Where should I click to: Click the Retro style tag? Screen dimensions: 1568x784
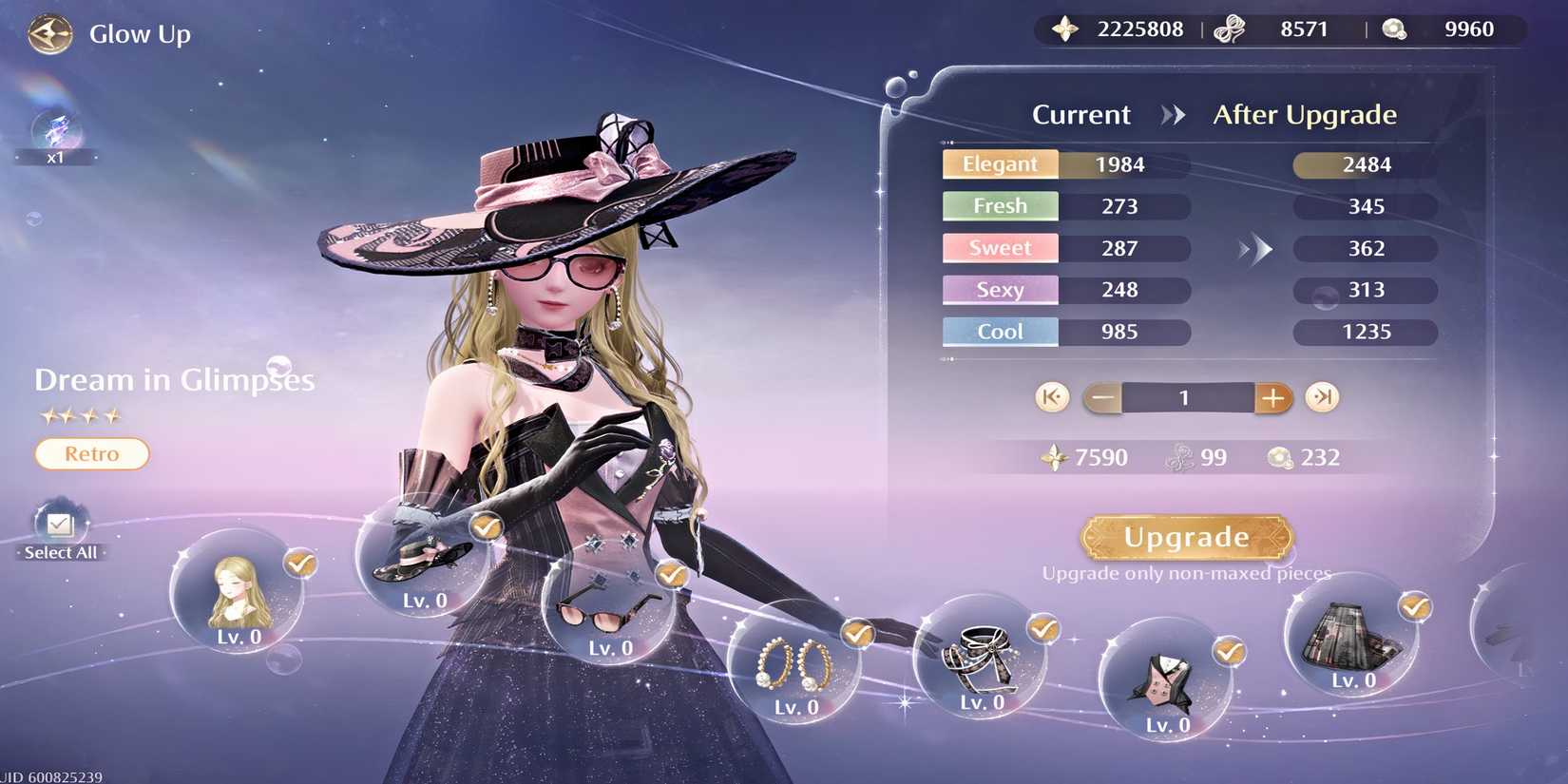91,453
